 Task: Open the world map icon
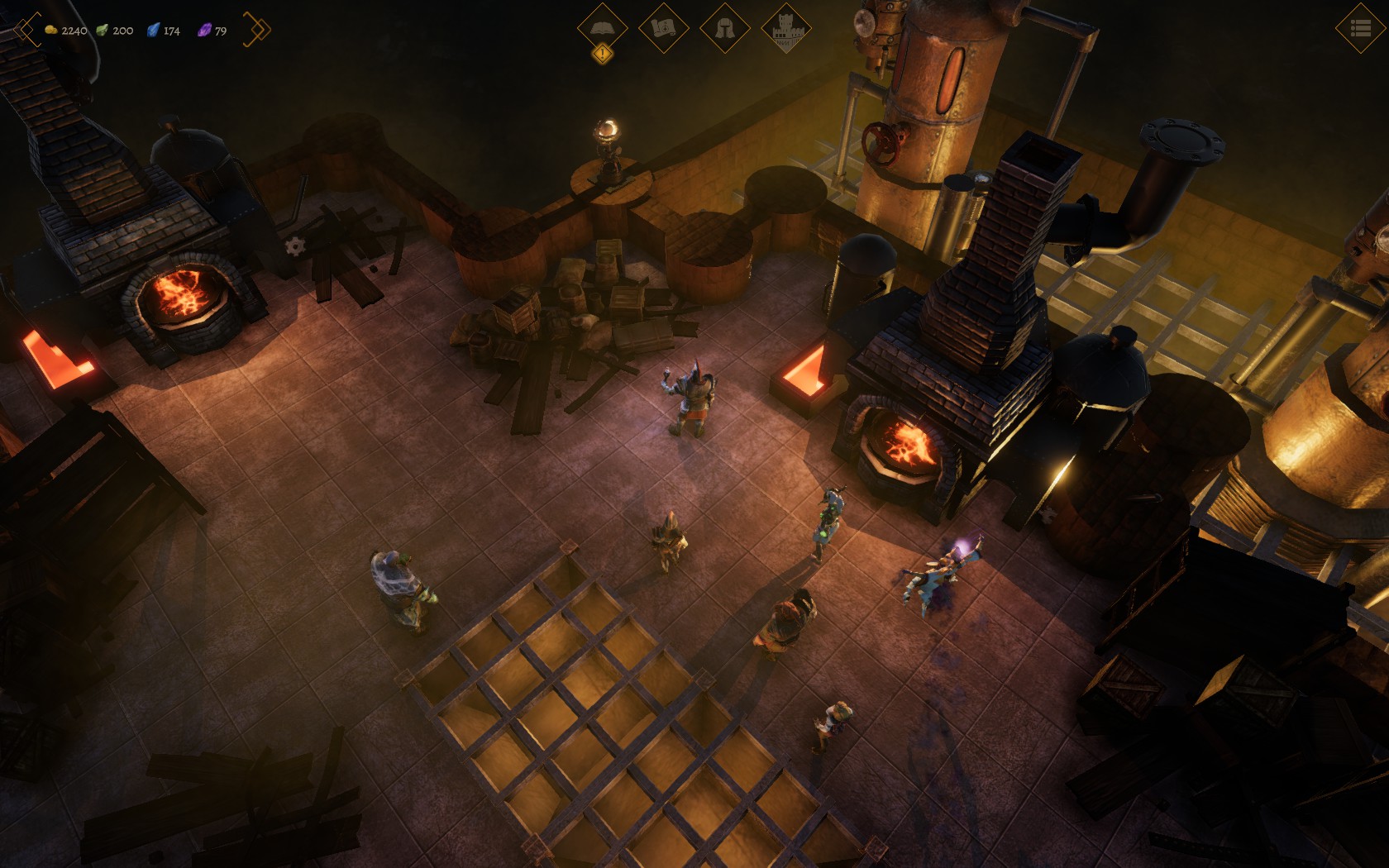[x=663, y=28]
